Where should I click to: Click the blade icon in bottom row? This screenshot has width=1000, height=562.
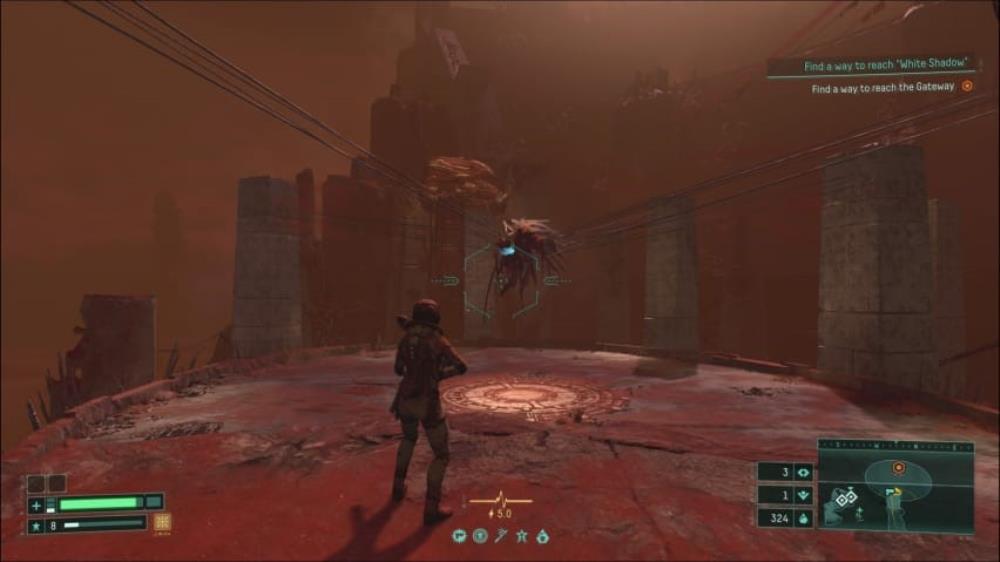click(x=500, y=536)
